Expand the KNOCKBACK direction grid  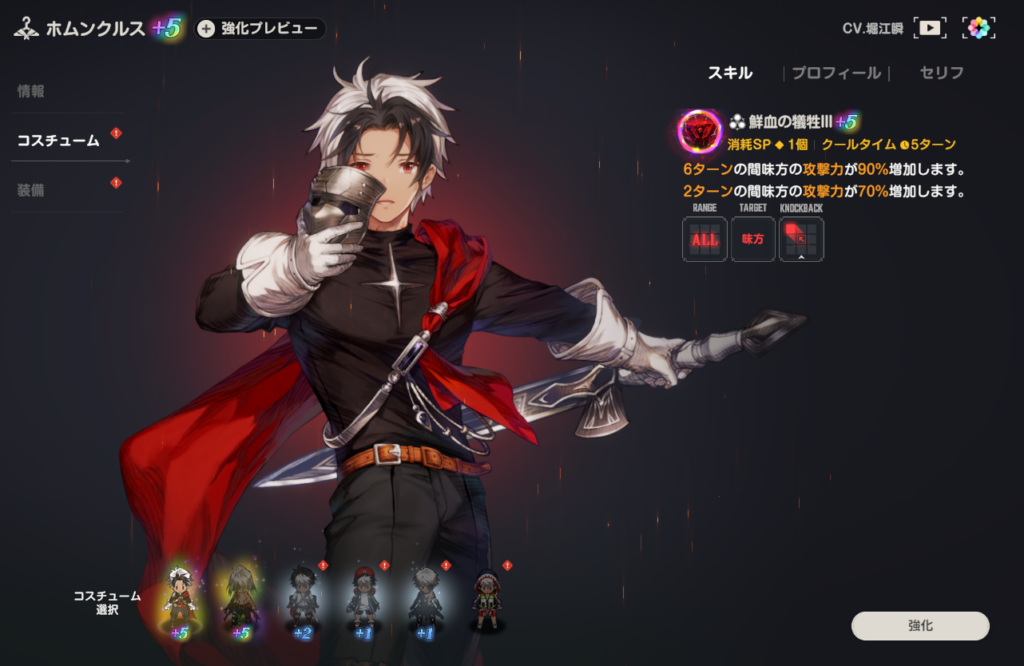coord(801,240)
